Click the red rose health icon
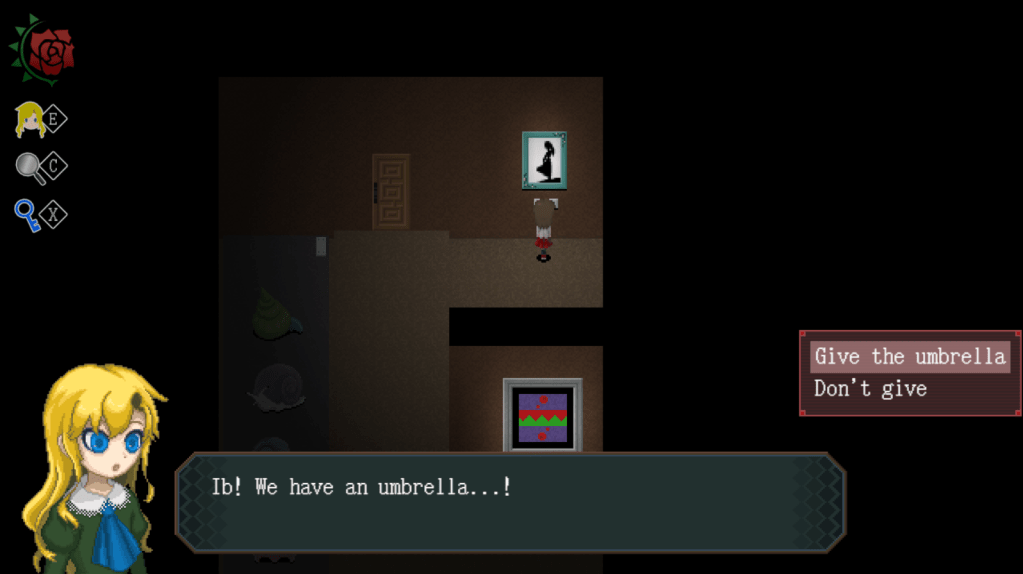Screen dimensions: 1023x574 45,50
